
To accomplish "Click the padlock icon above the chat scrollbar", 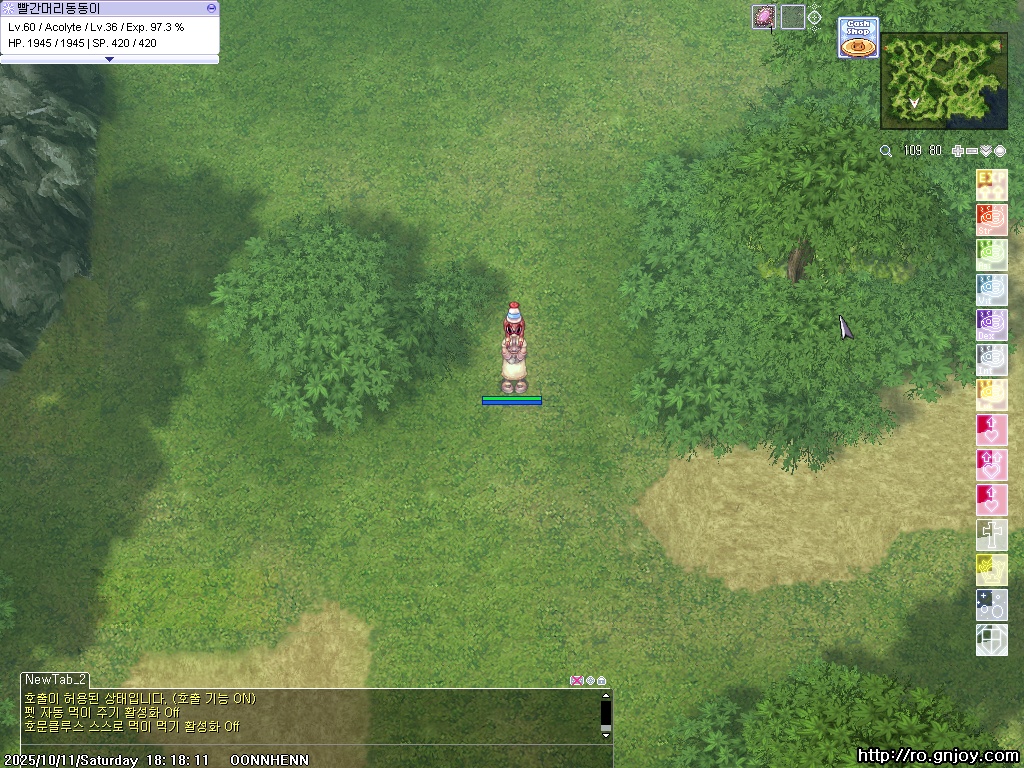I will [602, 680].
